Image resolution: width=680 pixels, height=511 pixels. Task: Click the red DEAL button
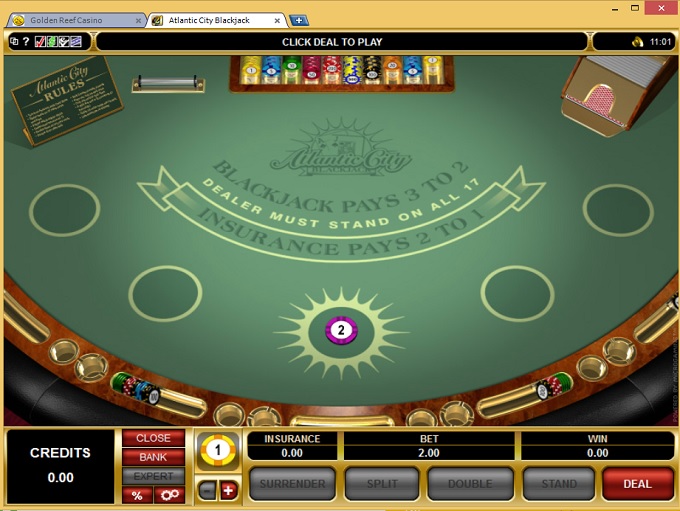(637, 484)
